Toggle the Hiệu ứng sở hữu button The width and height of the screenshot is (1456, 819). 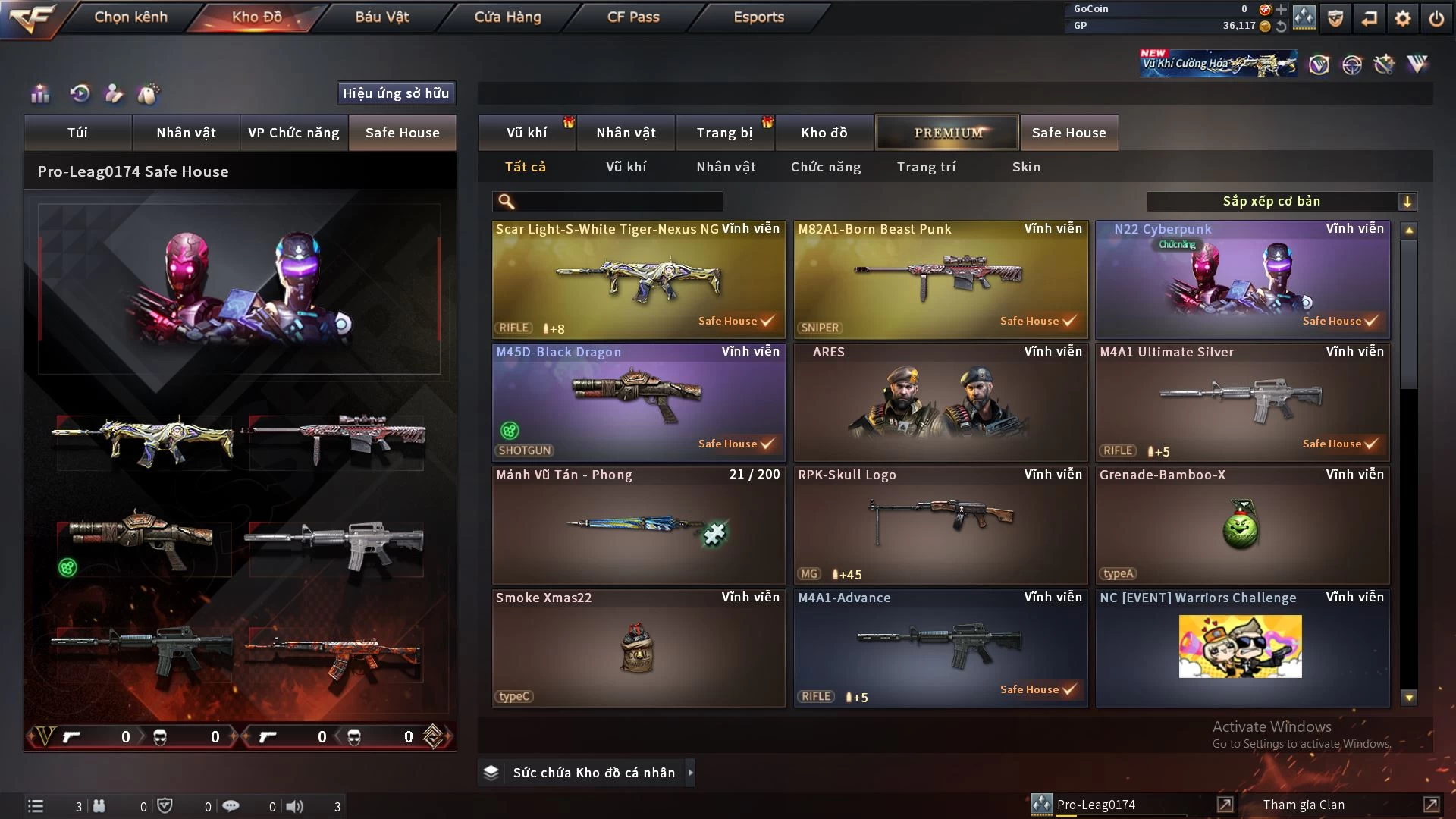(396, 93)
